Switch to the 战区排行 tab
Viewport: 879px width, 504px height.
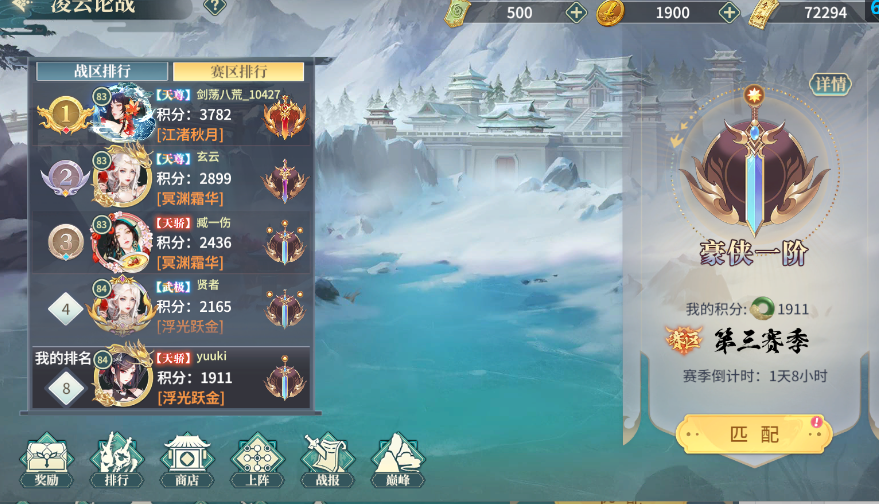coord(102,71)
